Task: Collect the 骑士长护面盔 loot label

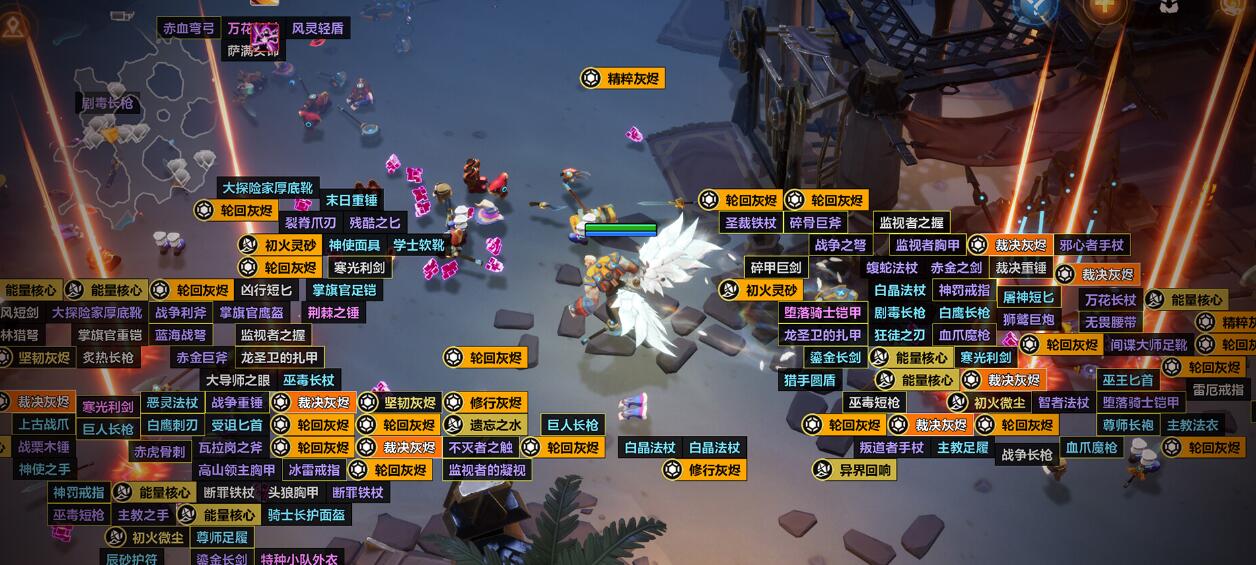Action: (306, 515)
